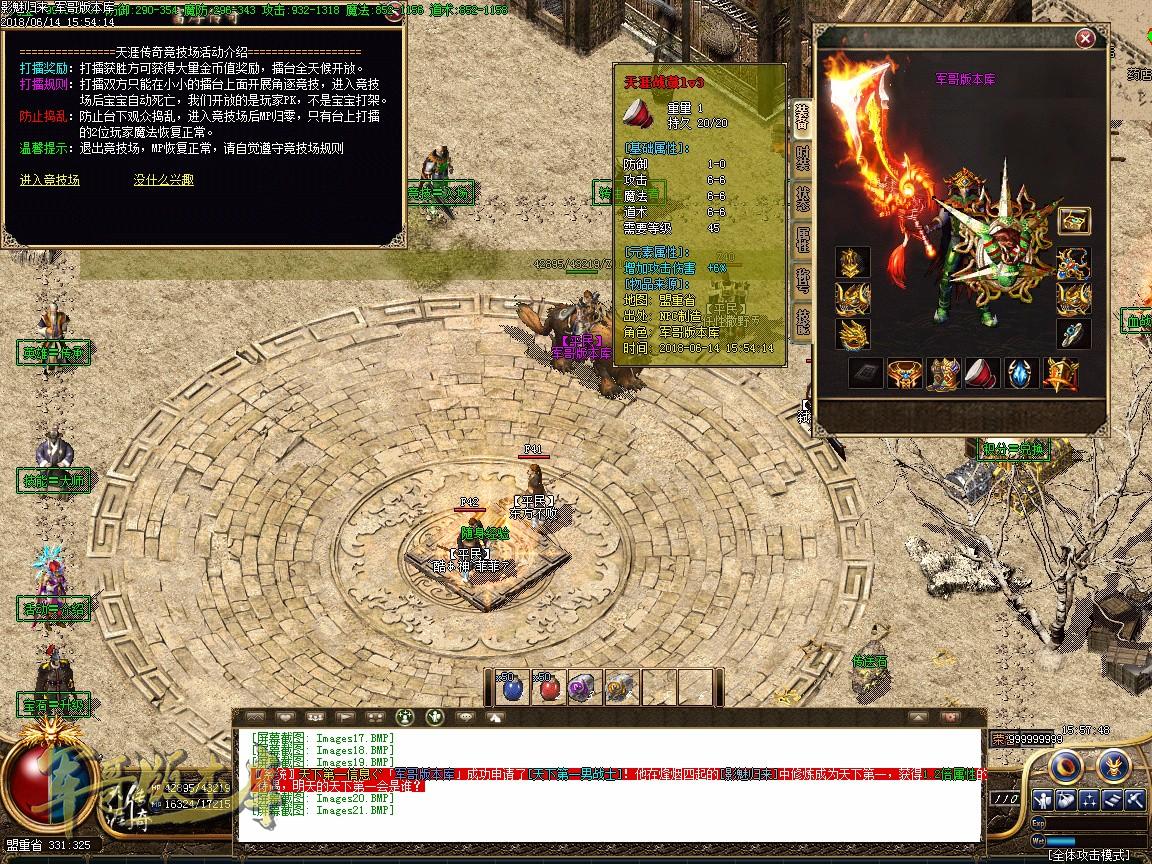This screenshot has height=864, width=1152.
Task: Switch to the 时装 tab
Action: coord(802,157)
